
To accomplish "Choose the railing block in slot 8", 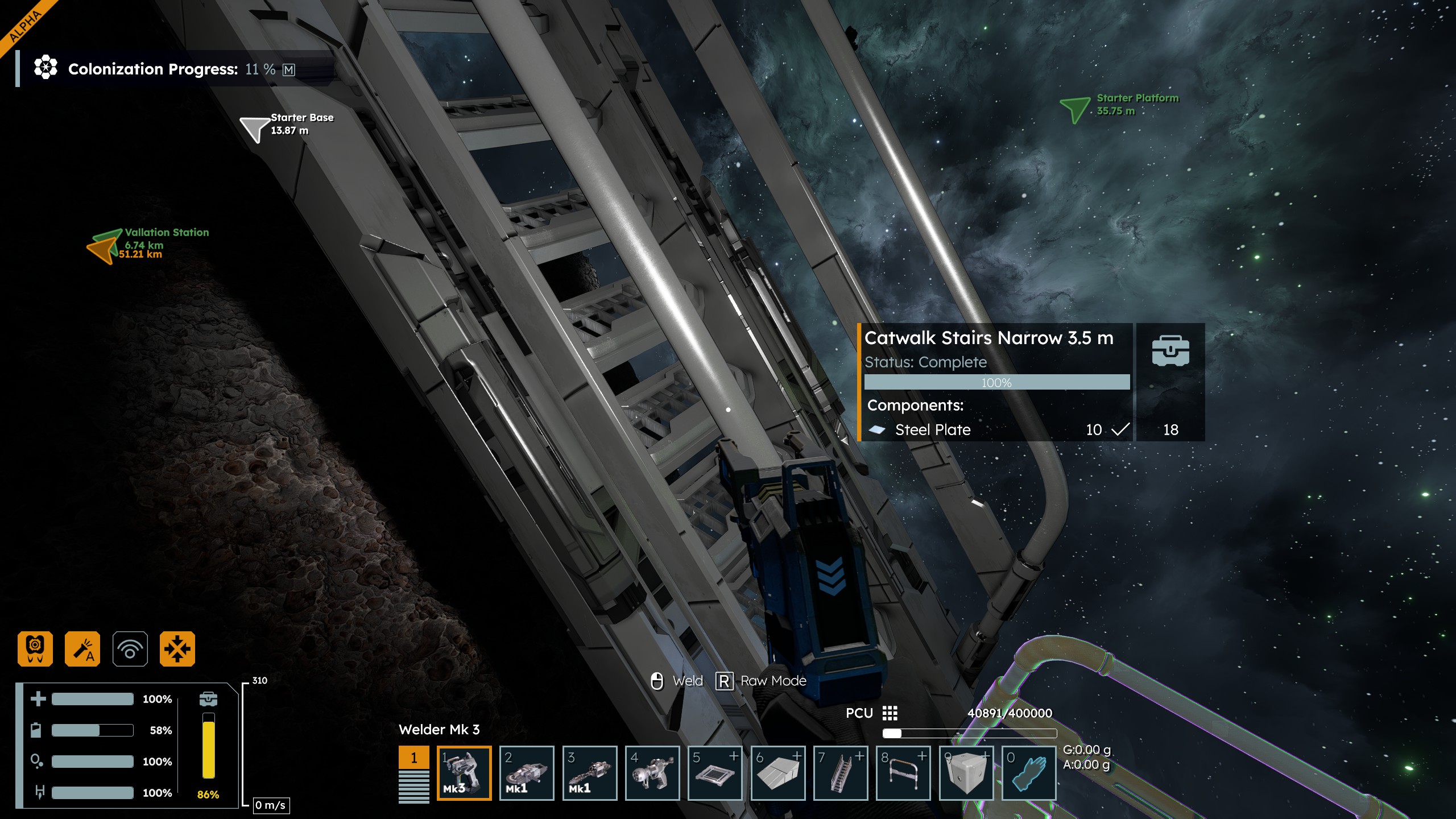I will coord(903,772).
